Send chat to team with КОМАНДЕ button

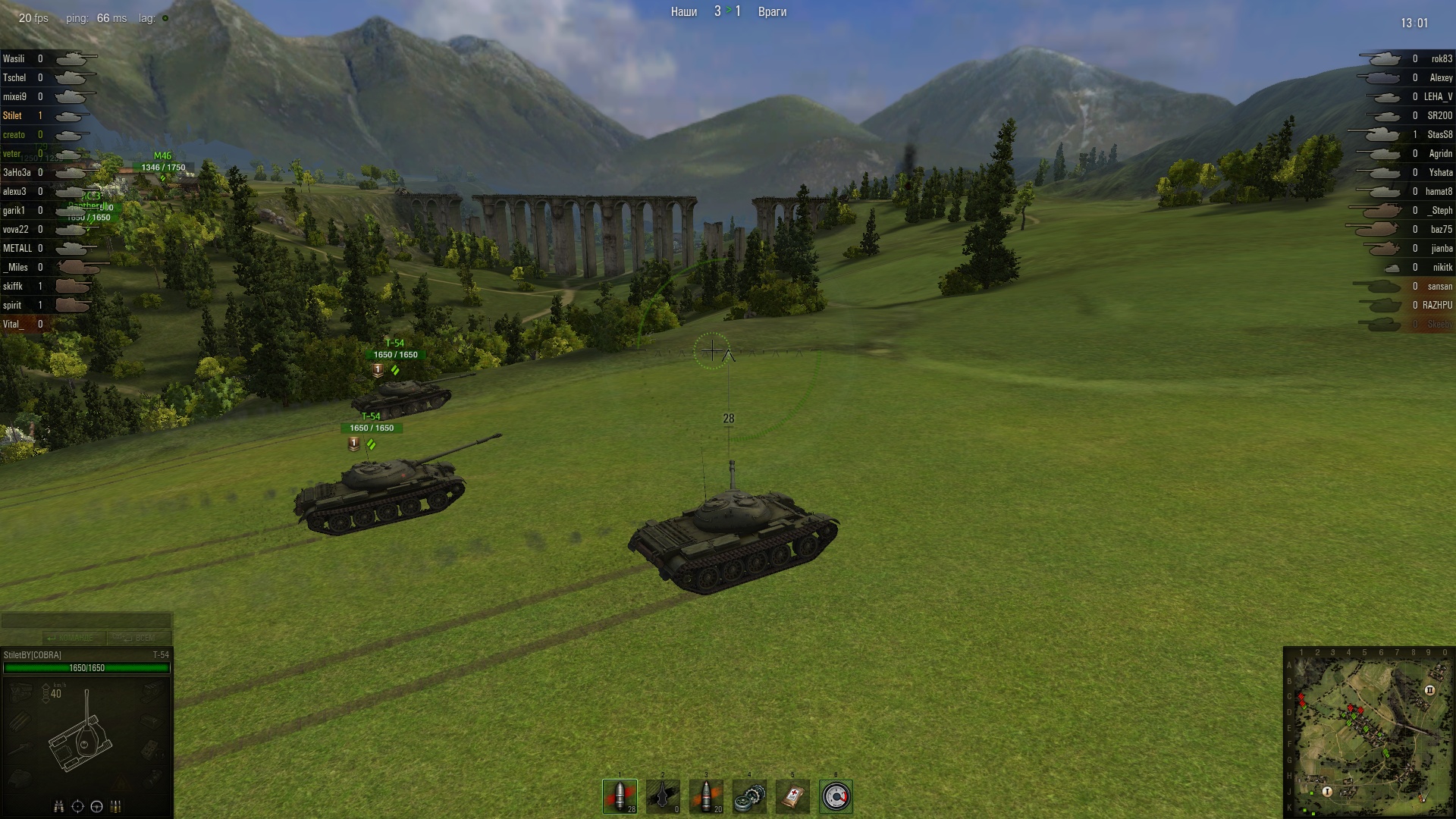click(x=74, y=638)
